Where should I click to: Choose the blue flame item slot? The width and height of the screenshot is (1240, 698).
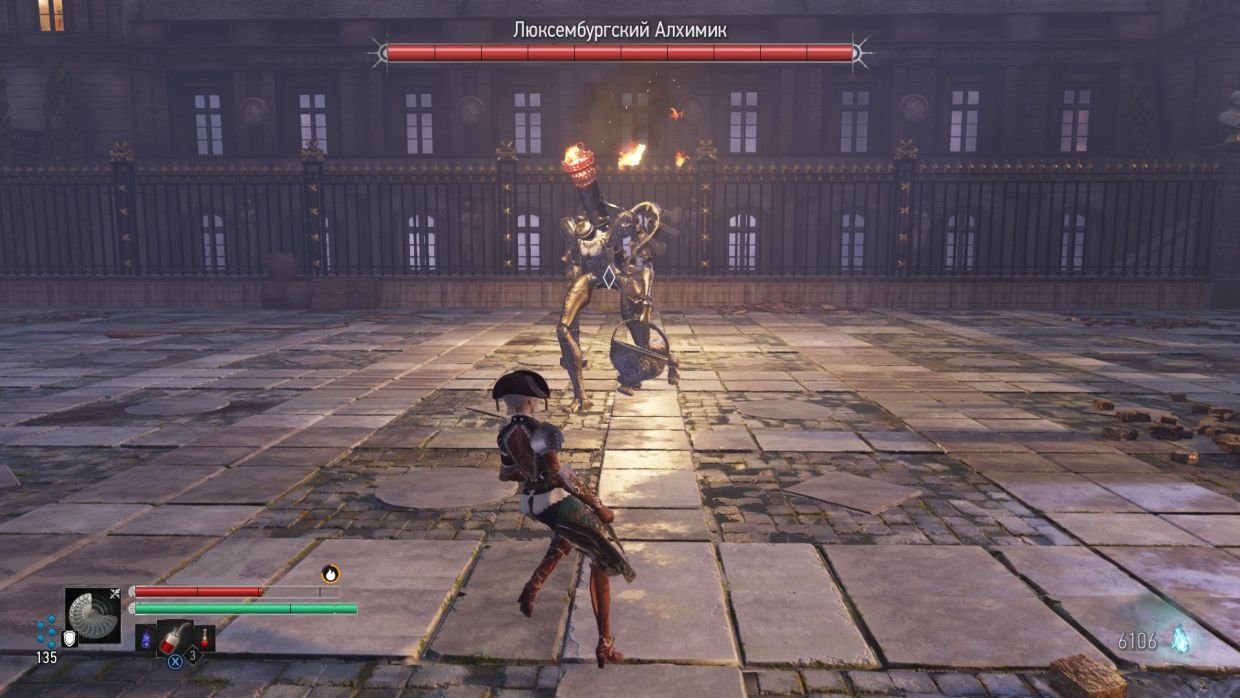point(146,637)
